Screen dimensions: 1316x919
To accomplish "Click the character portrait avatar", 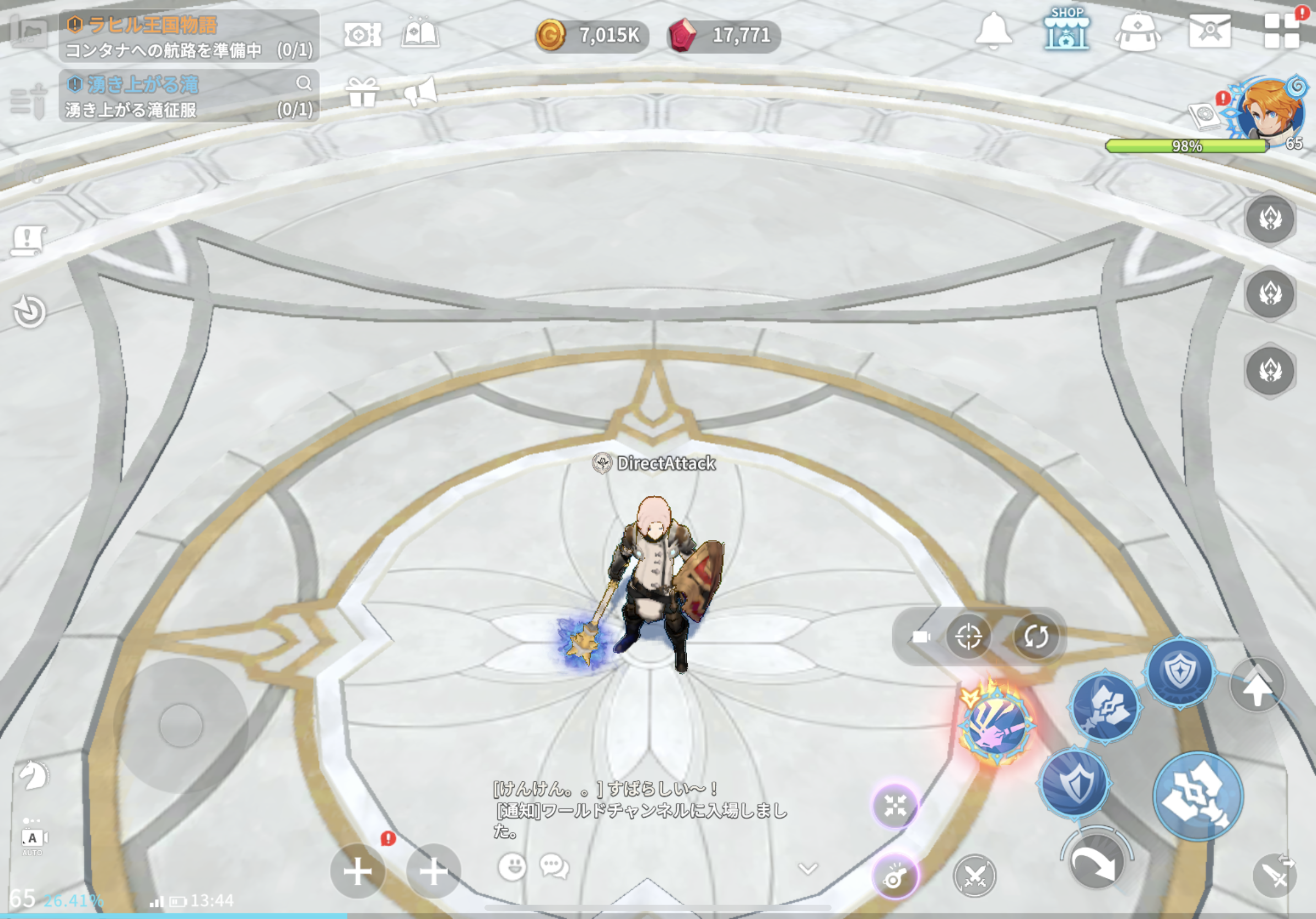I will pos(1270,112).
